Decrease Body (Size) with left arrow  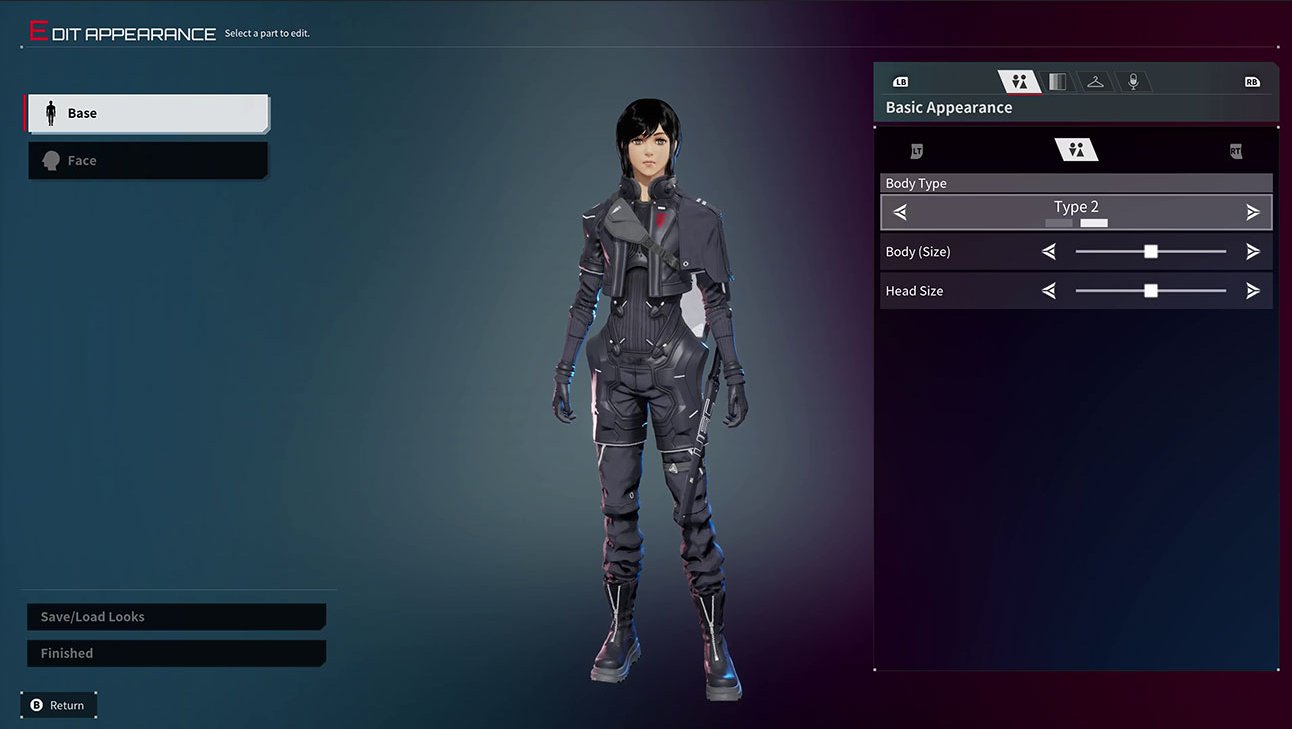(1049, 252)
